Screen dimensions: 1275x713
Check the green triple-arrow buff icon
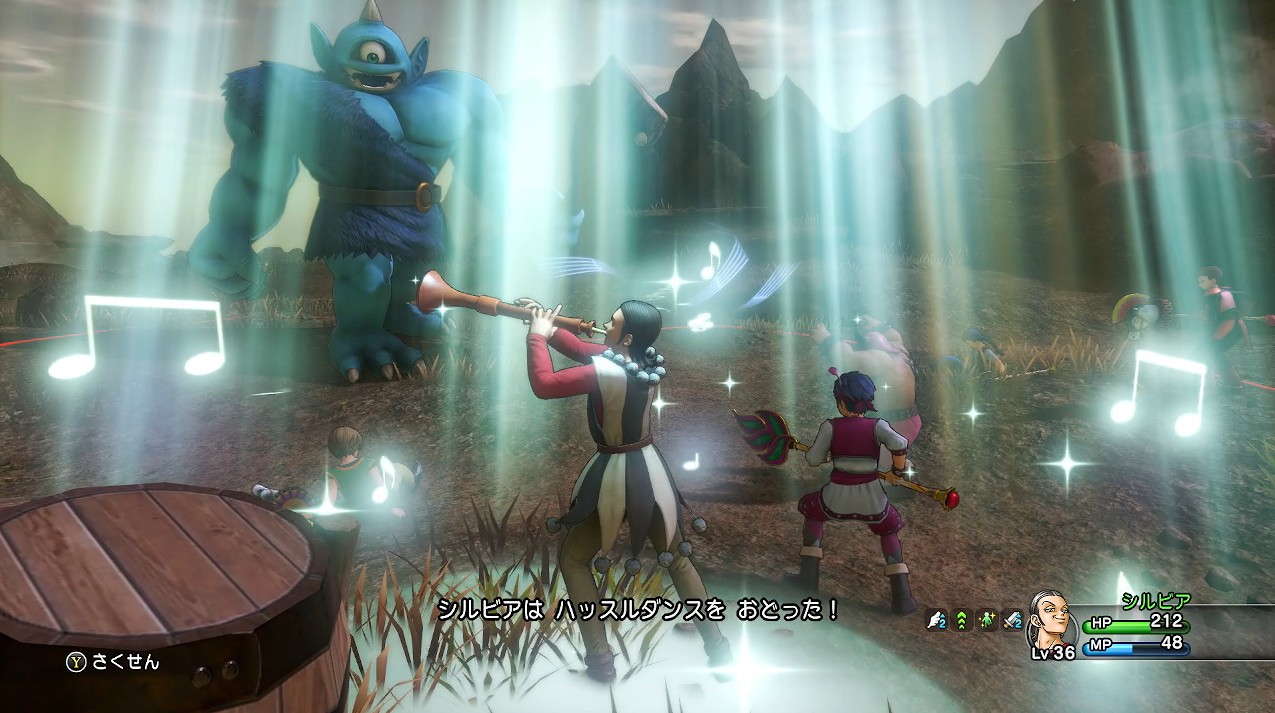click(x=963, y=622)
